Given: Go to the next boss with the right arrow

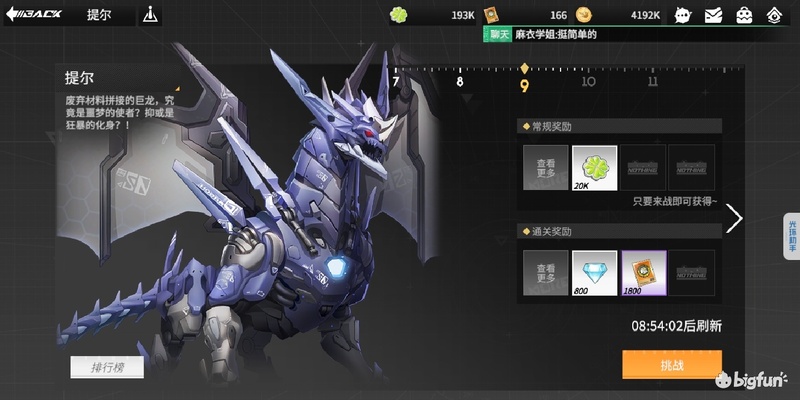Looking at the screenshot, I should 734,218.
